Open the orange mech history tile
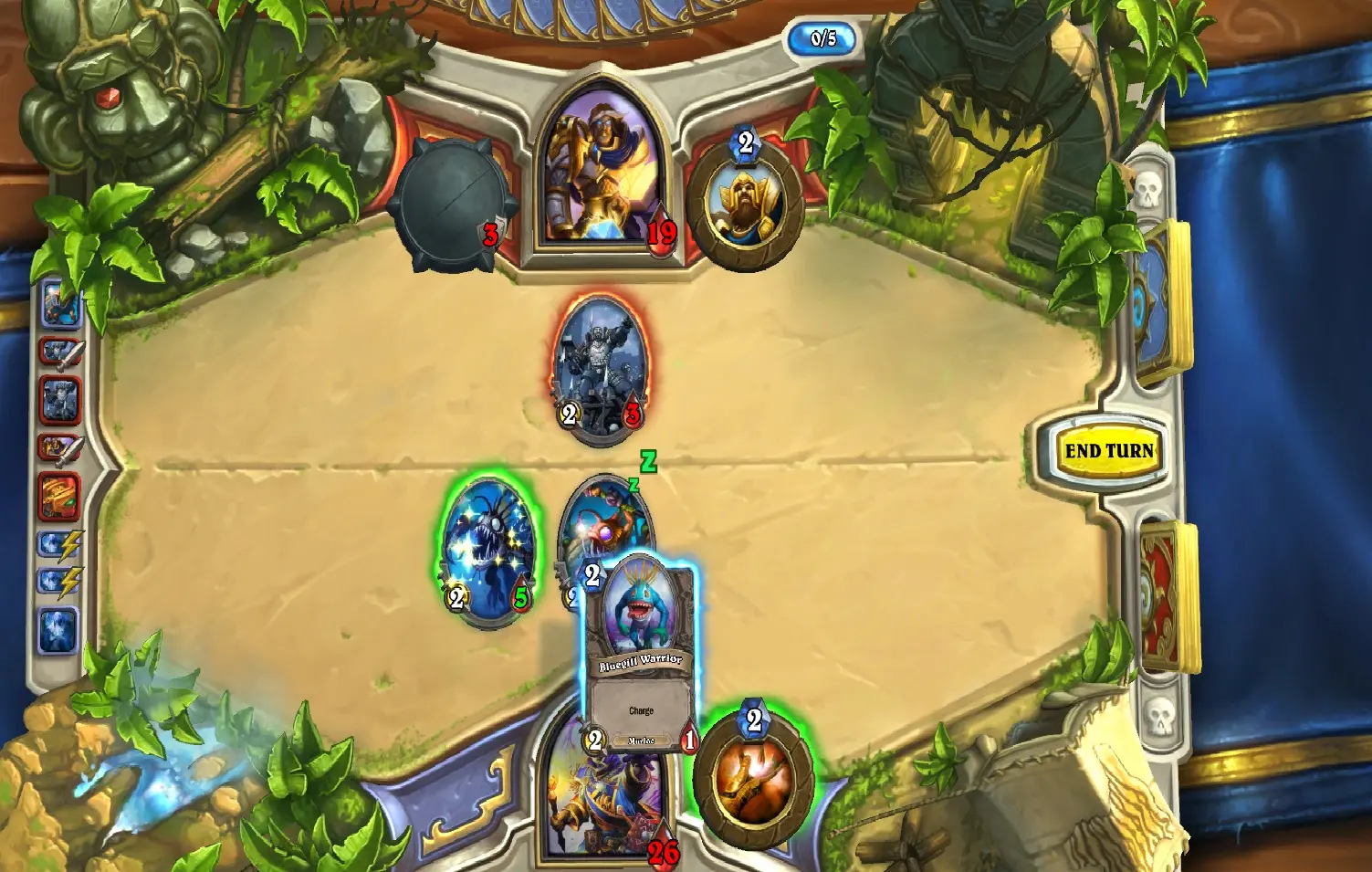The width and height of the screenshot is (1372, 872). pyautogui.click(x=60, y=494)
